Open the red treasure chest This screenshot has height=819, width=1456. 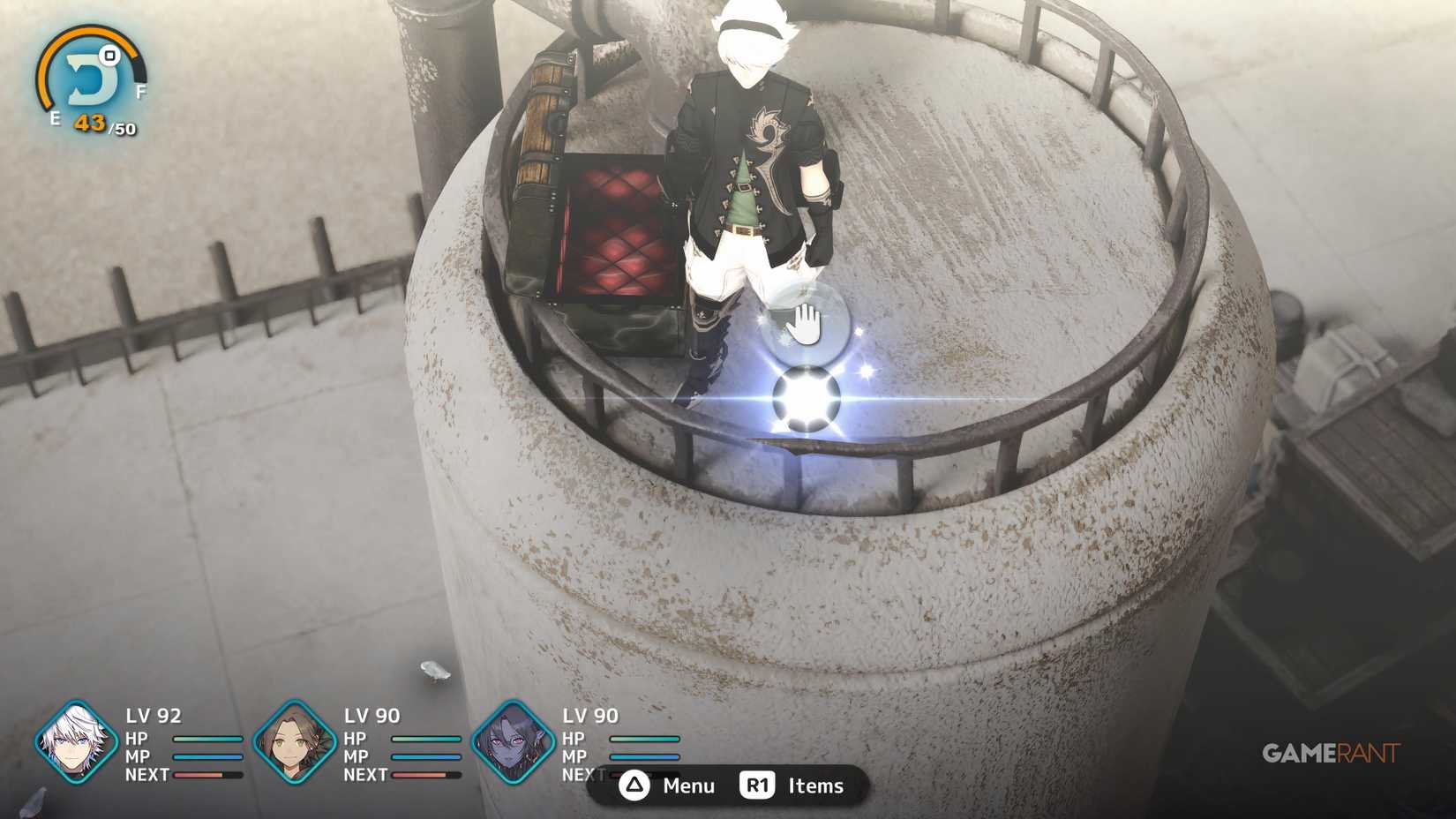coord(609,229)
